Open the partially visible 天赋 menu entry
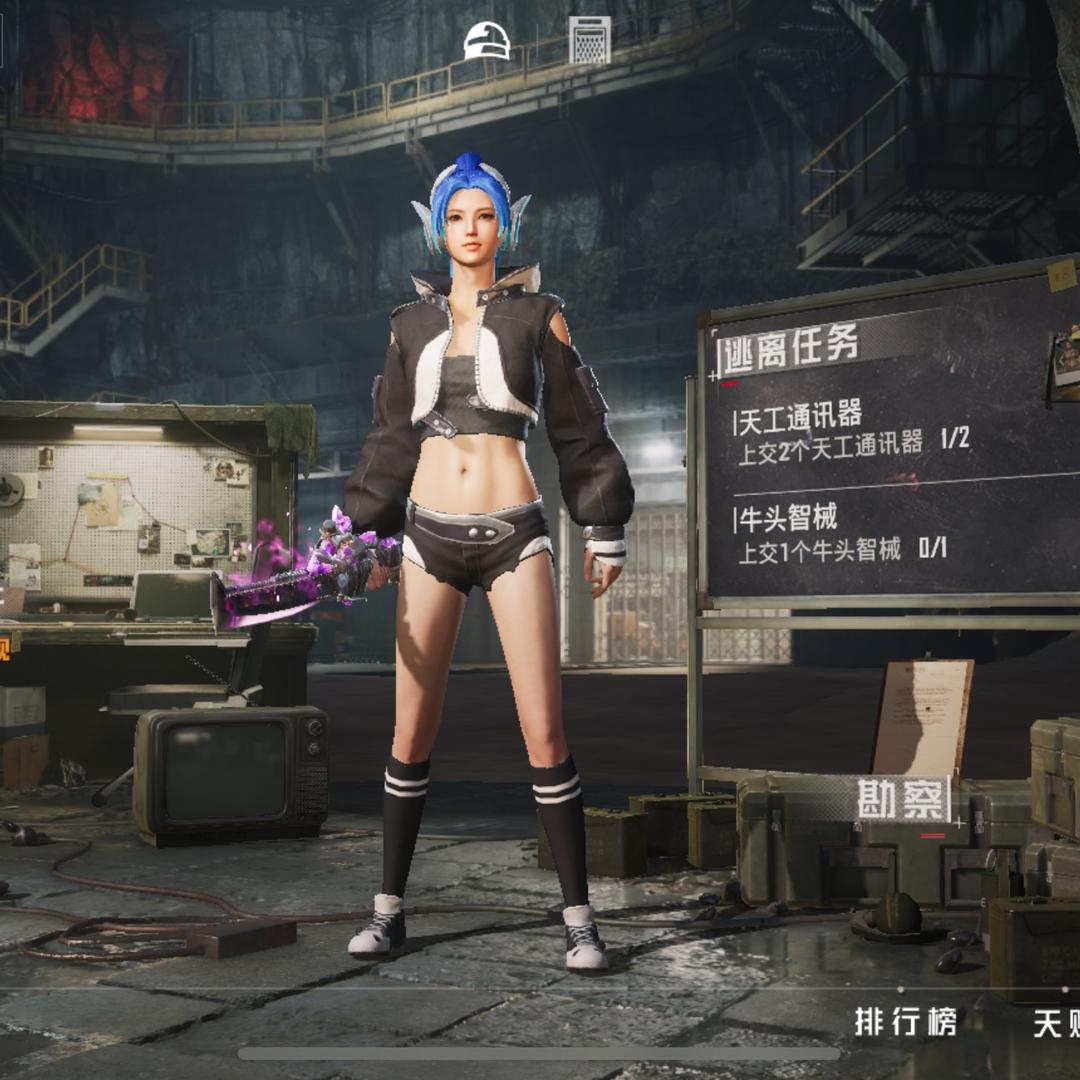Image resolution: width=1080 pixels, height=1080 pixels. [x=1056, y=1023]
